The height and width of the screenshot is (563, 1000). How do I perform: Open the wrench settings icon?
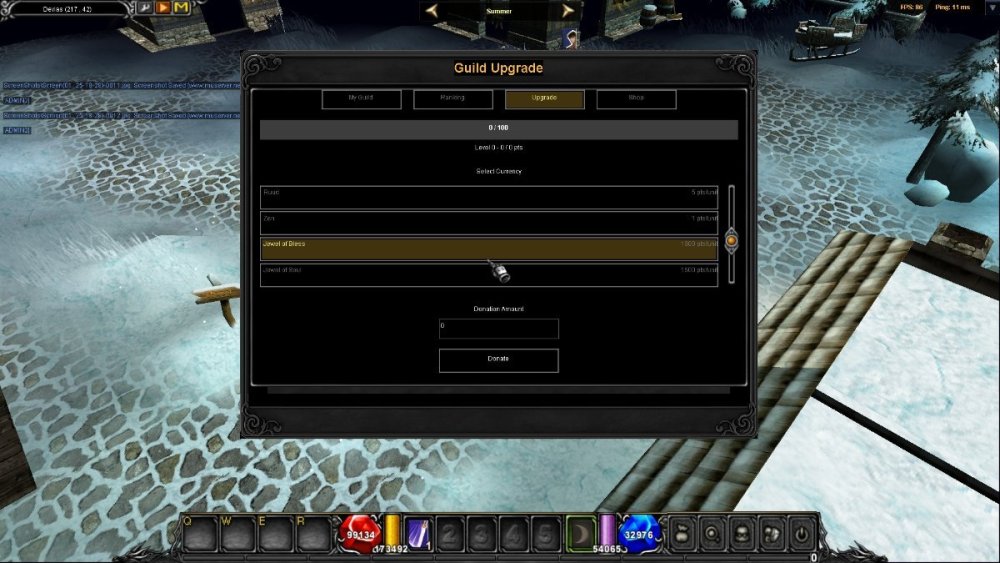[145, 8]
